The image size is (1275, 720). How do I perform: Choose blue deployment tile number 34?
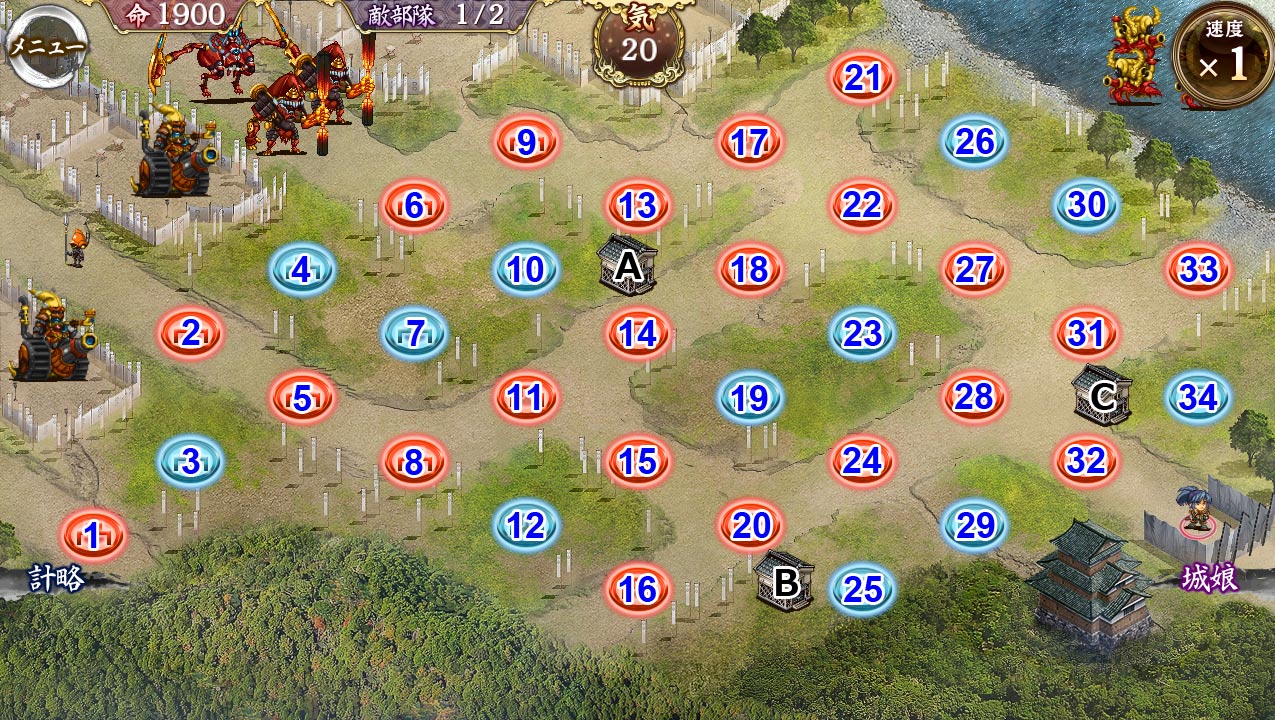click(1198, 398)
